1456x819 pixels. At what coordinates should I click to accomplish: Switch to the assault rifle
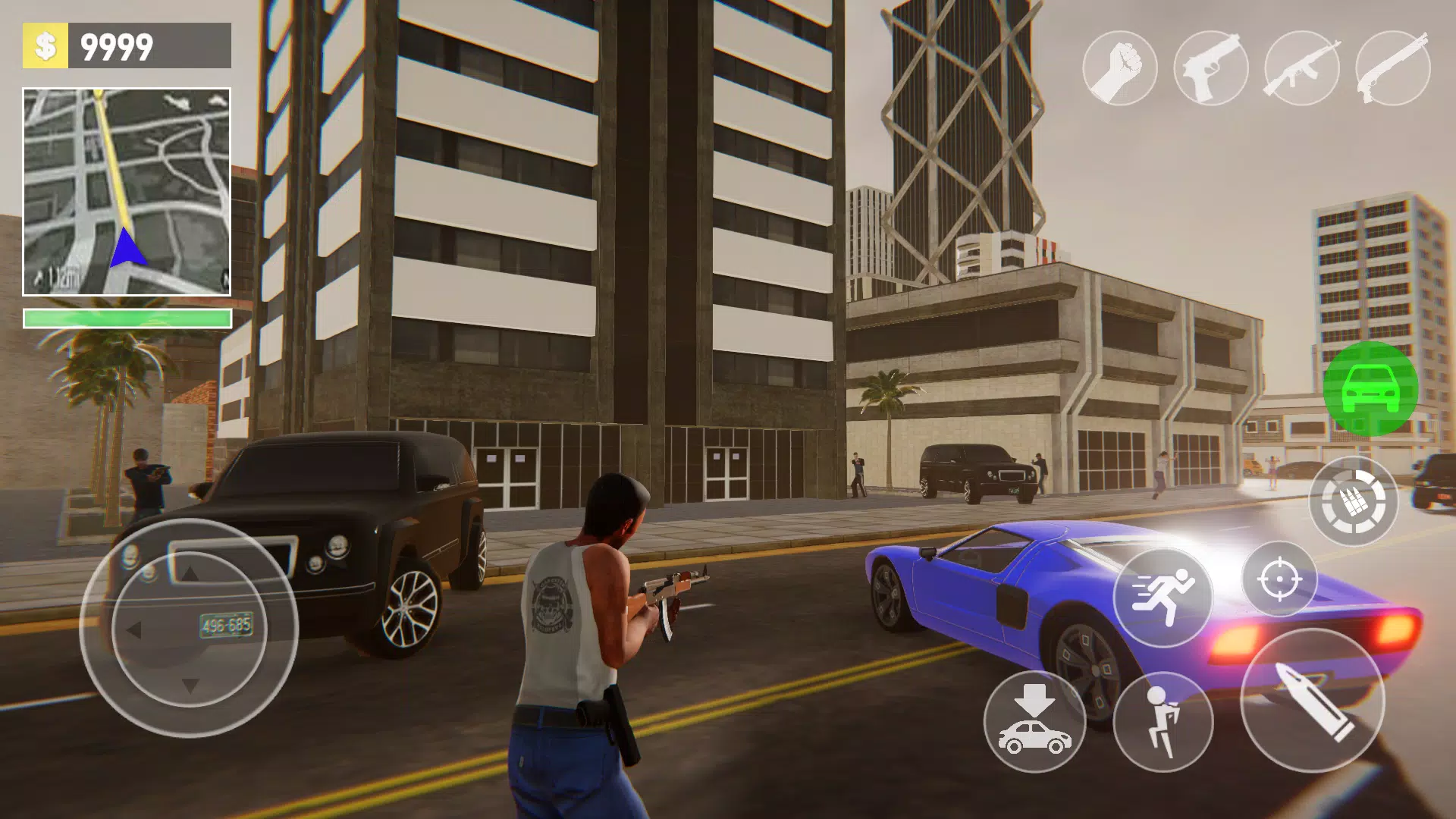(x=1302, y=68)
